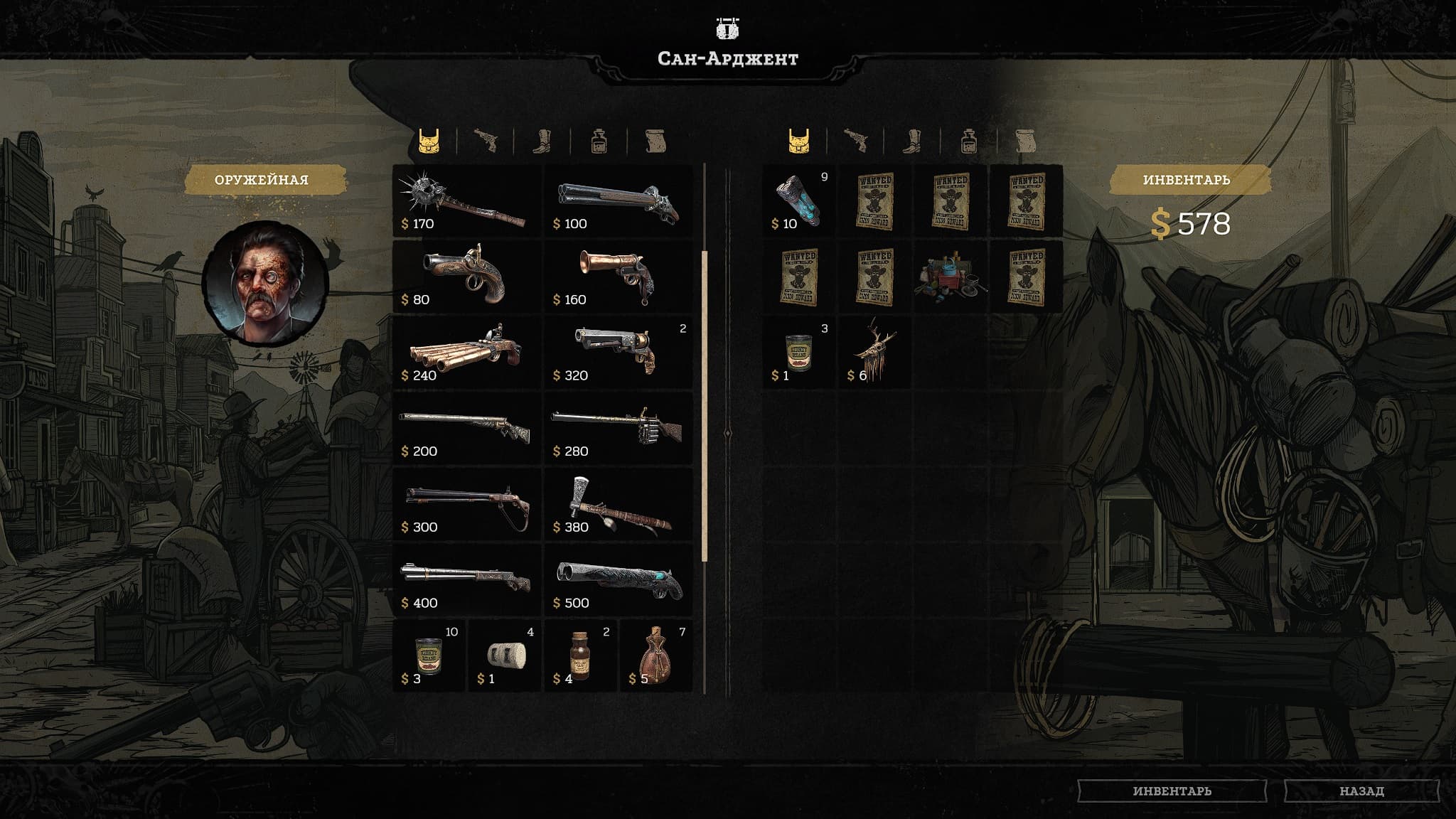
Task: Select the bandage roll priced $1
Action: pyautogui.click(x=505, y=656)
